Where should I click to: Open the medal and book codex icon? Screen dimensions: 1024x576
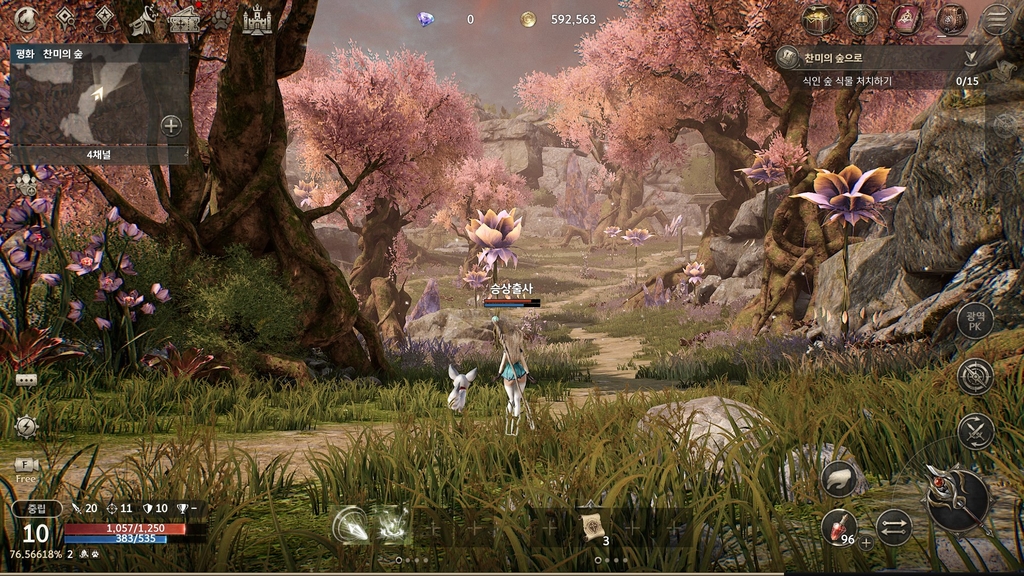(862, 19)
